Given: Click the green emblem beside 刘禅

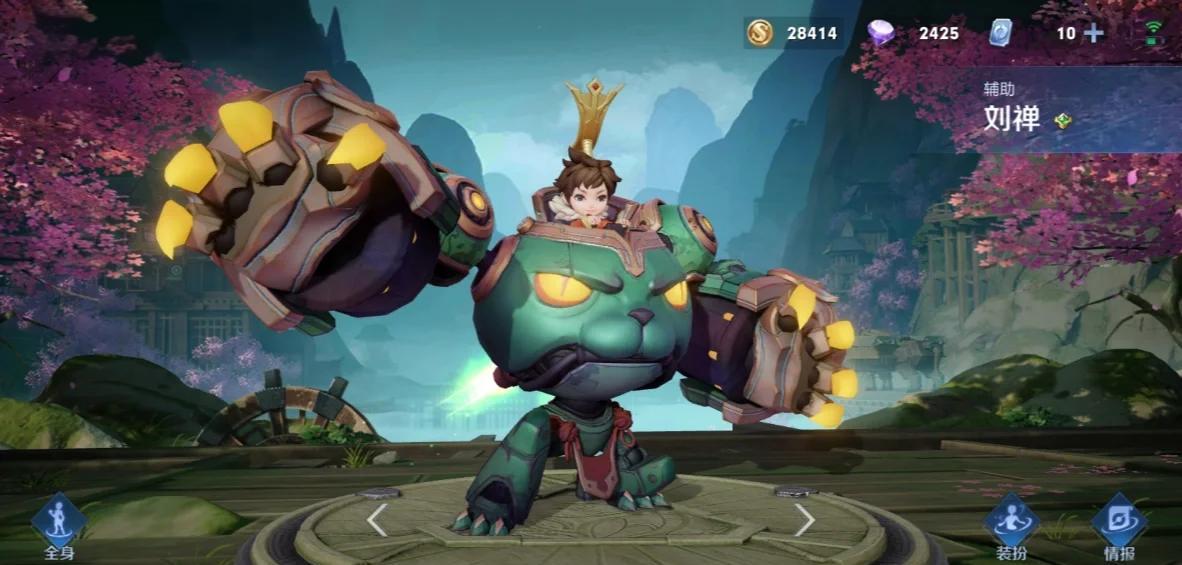Looking at the screenshot, I should coord(1064,121).
